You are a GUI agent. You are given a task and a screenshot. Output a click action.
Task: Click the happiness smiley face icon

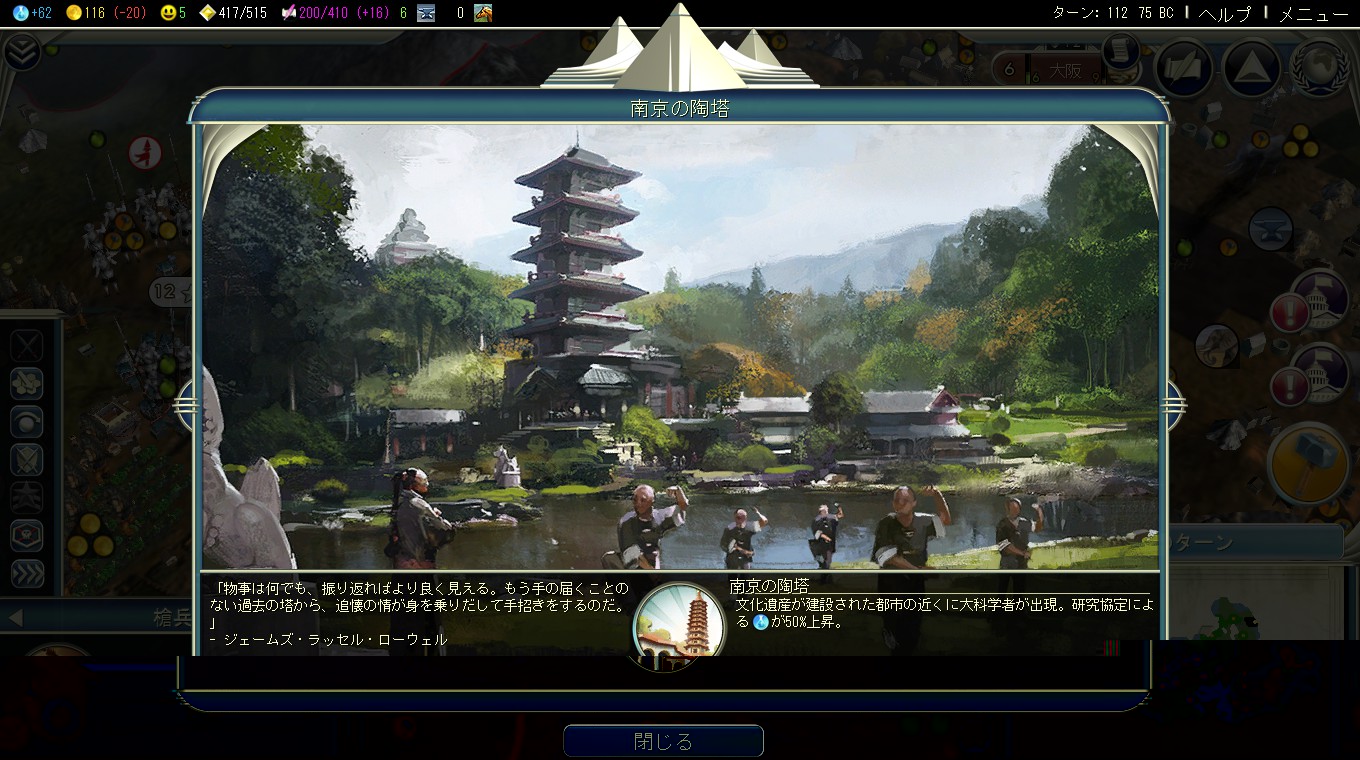coord(166,13)
